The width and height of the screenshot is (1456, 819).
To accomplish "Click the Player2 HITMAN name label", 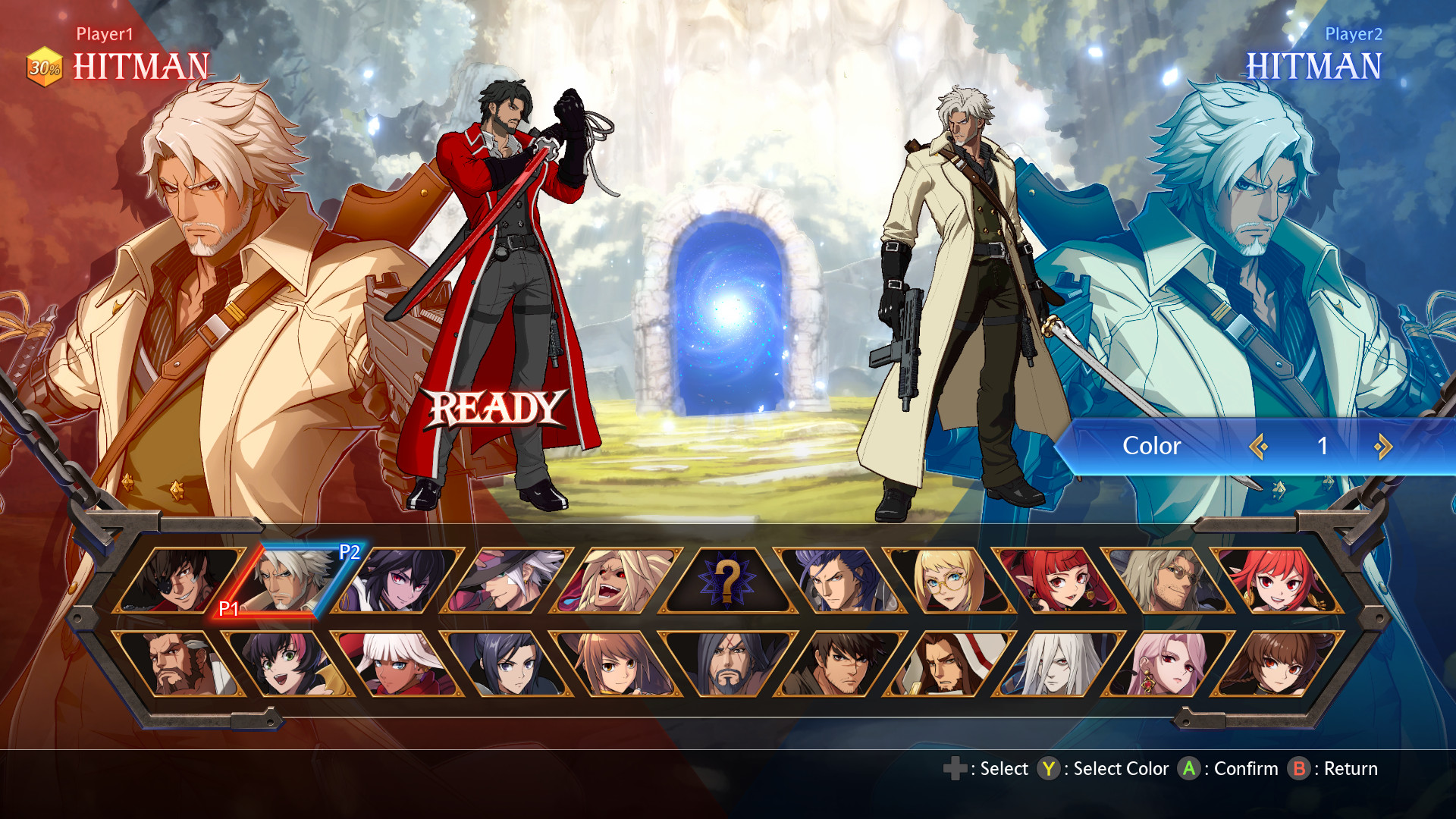I will pos(1314,65).
